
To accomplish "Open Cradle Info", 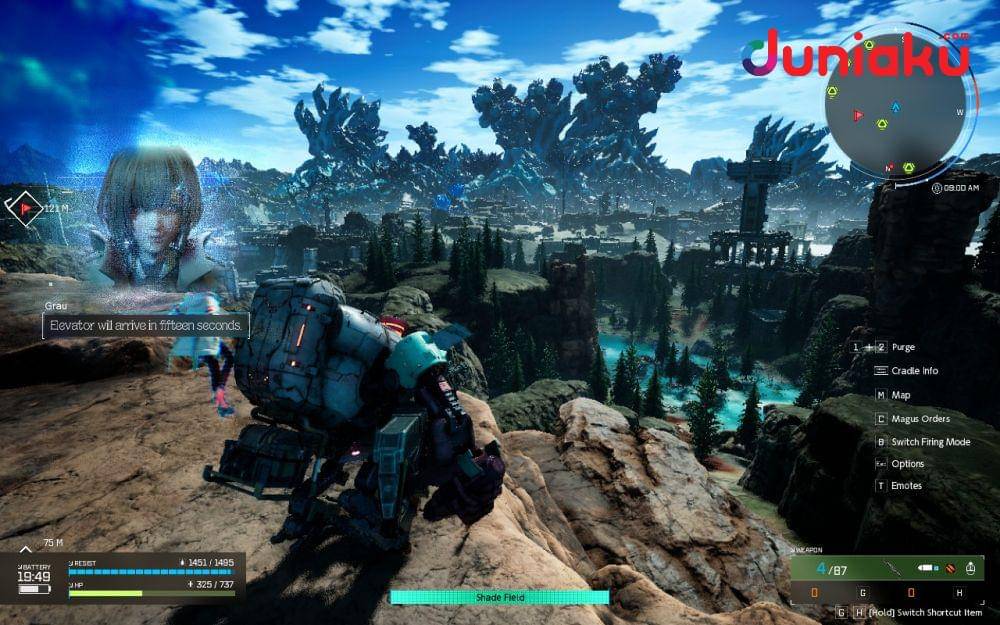I will pos(914,370).
